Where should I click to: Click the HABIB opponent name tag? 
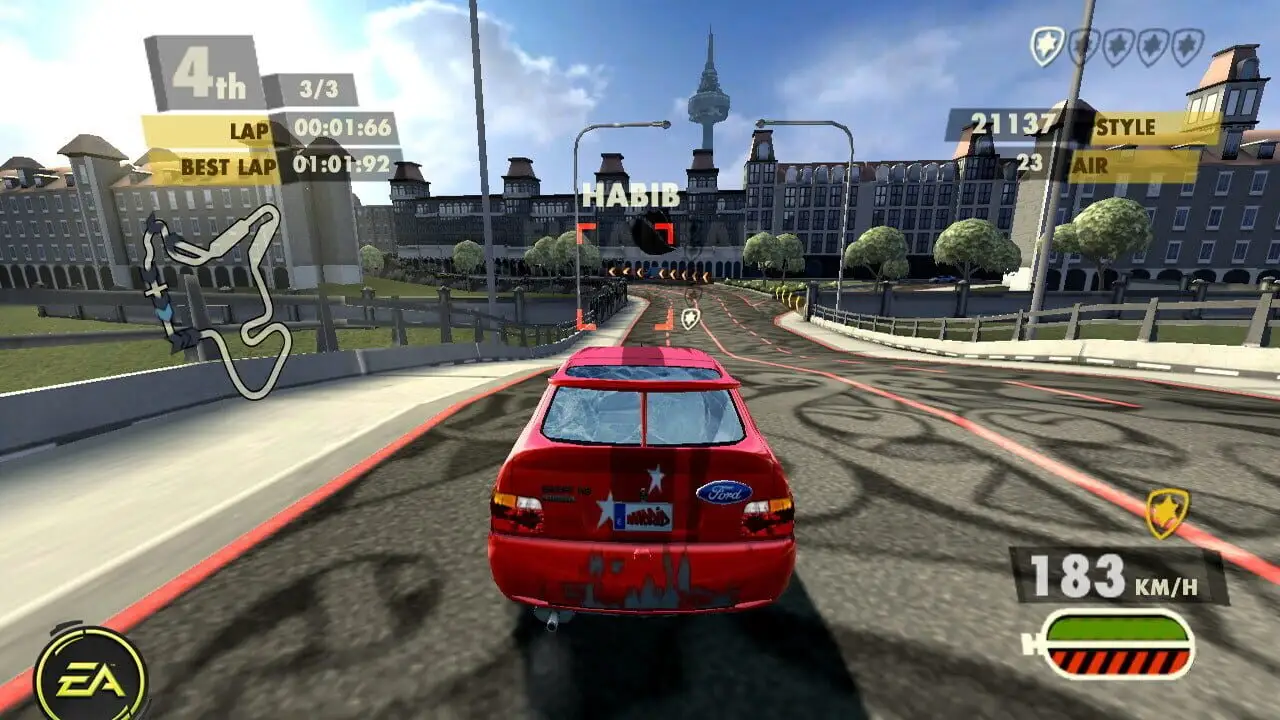click(630, 195)
